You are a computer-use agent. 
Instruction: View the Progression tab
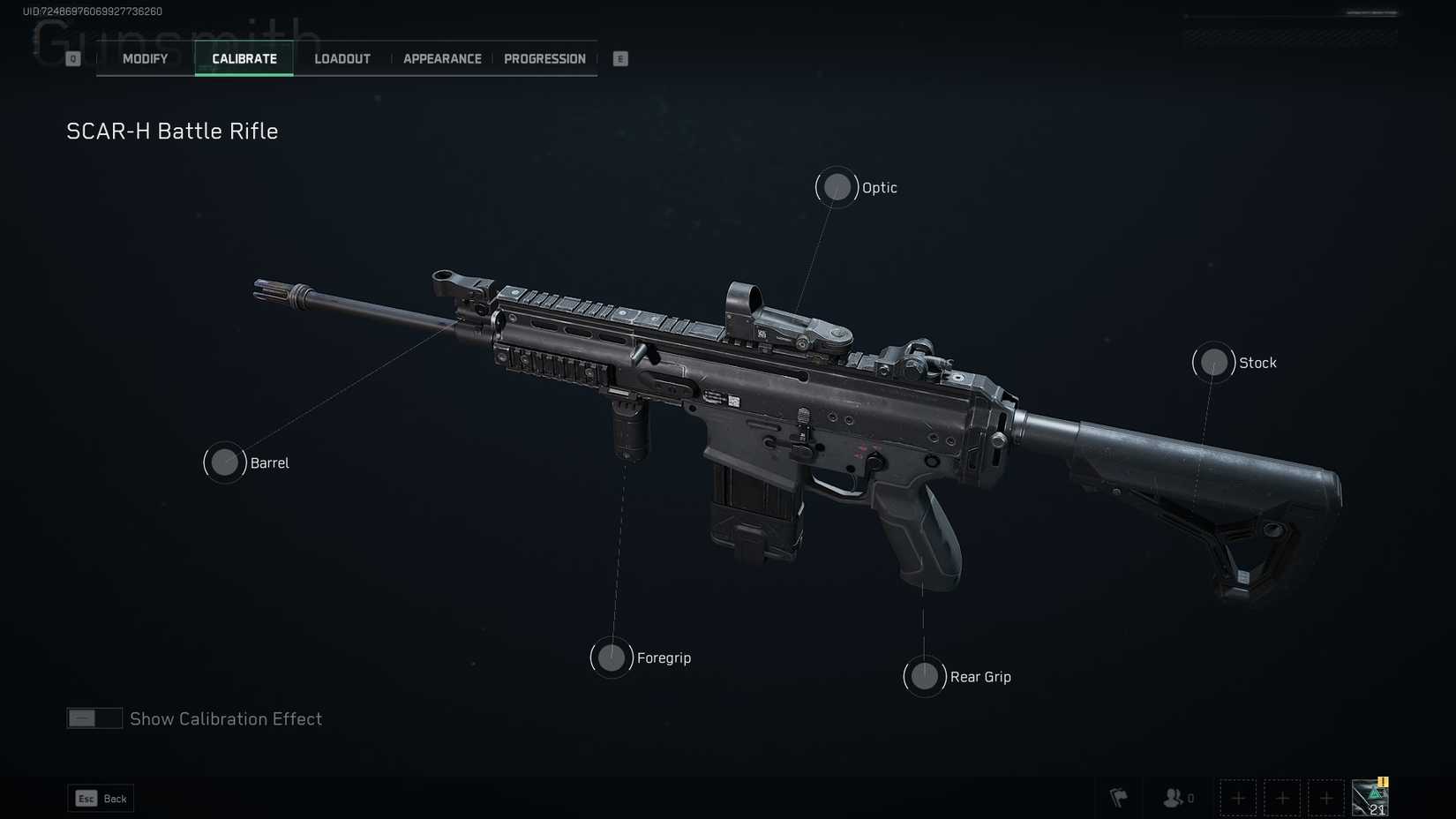pos(544,58)
